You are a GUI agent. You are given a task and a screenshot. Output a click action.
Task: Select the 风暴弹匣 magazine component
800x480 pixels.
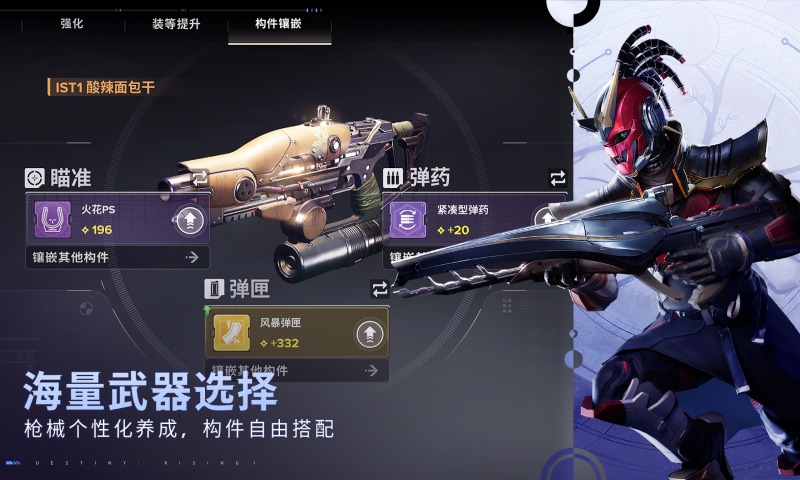click(280, 332)
